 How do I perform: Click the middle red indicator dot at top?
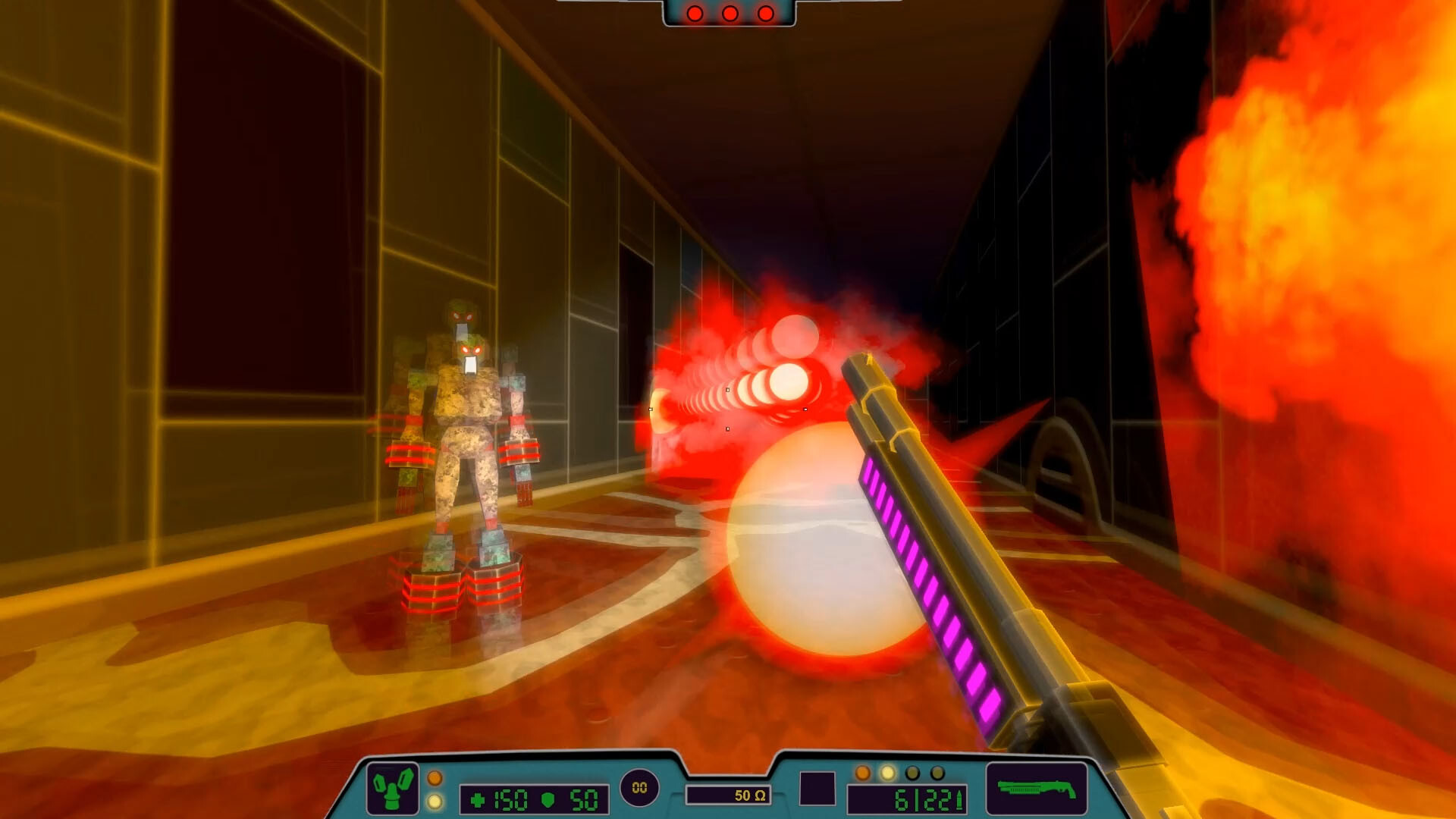tap(730, 13)
